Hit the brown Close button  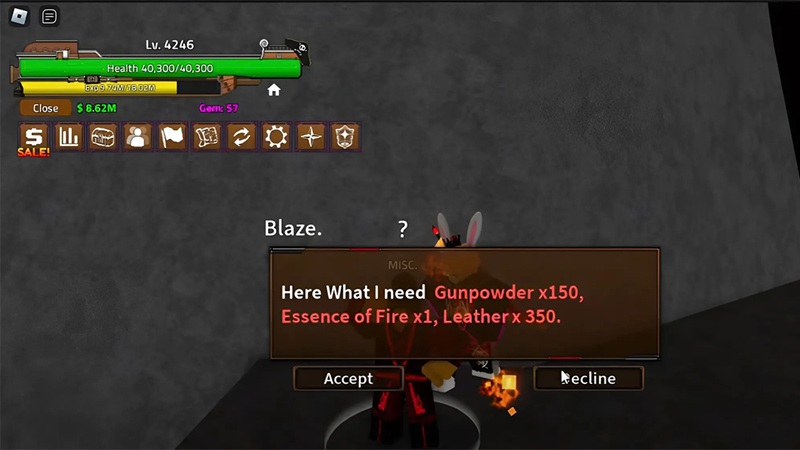click(x=45, y=108)
